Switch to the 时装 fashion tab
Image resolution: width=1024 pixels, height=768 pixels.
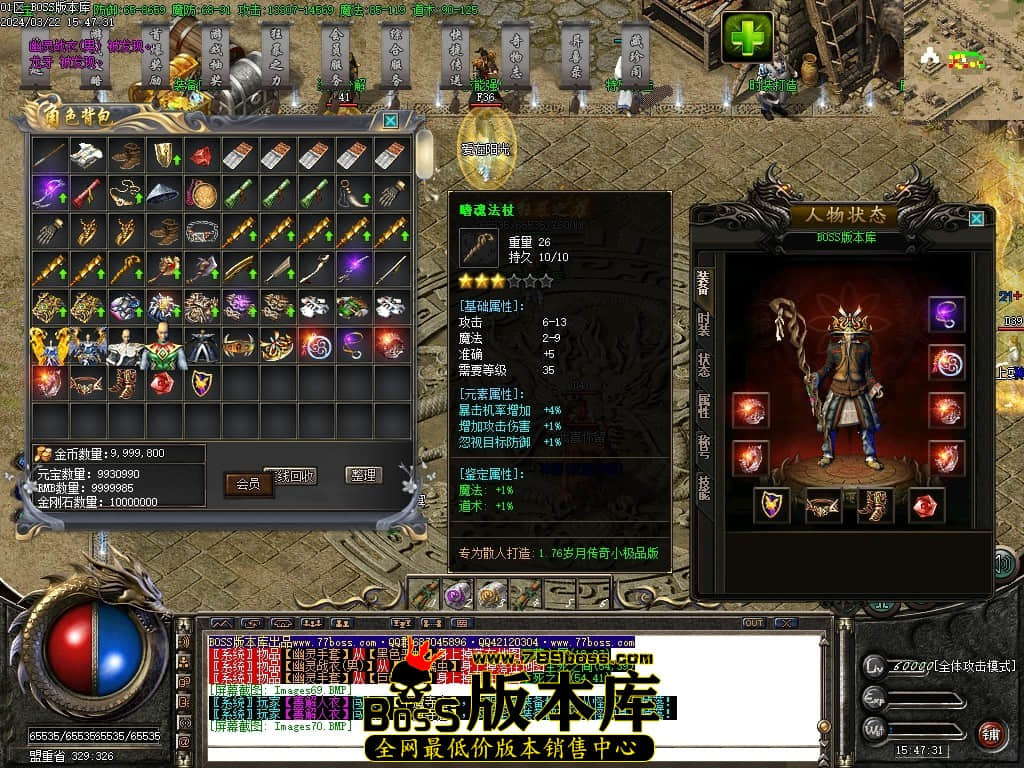703,325
